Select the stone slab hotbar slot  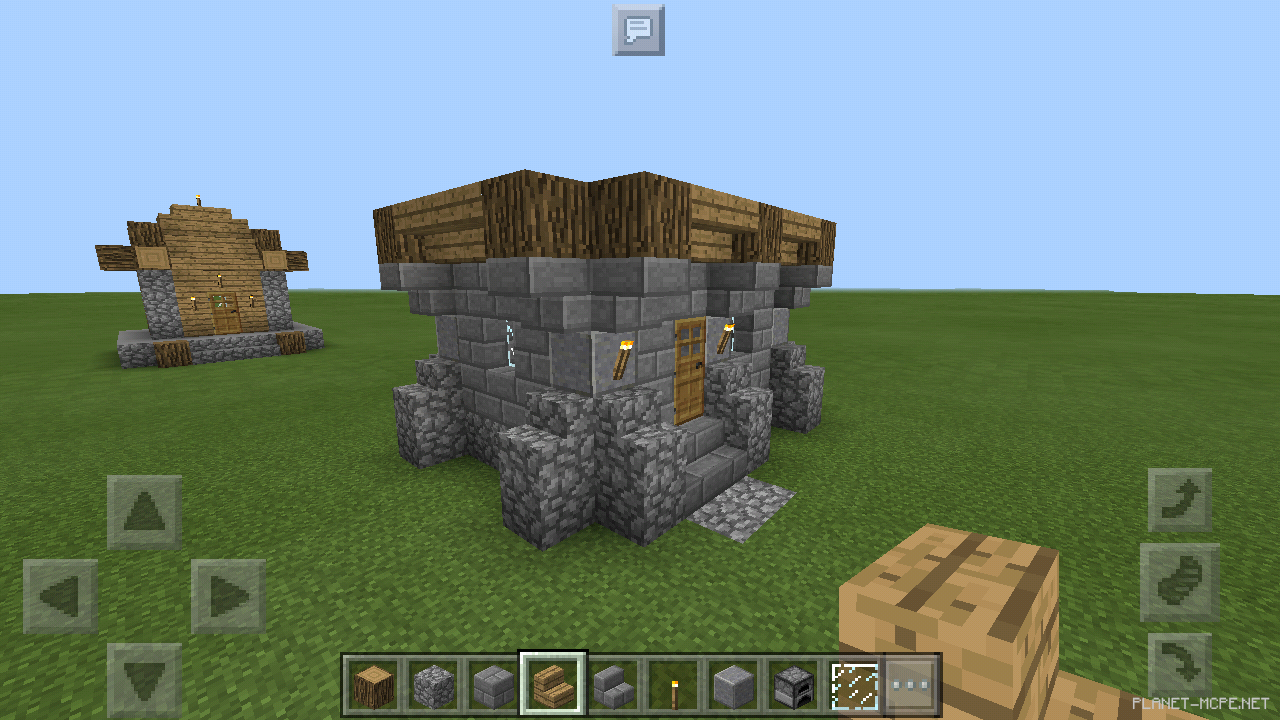(493, 681)
